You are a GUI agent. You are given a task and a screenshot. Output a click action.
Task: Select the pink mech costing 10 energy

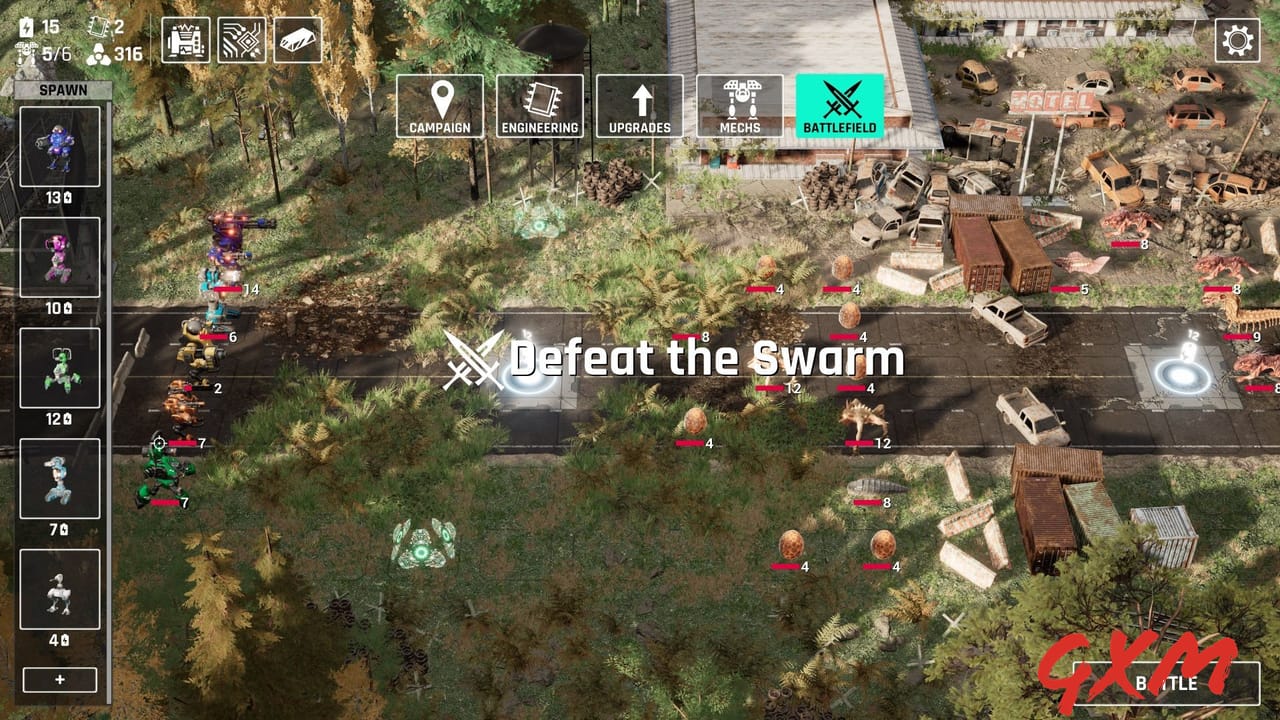58,255
